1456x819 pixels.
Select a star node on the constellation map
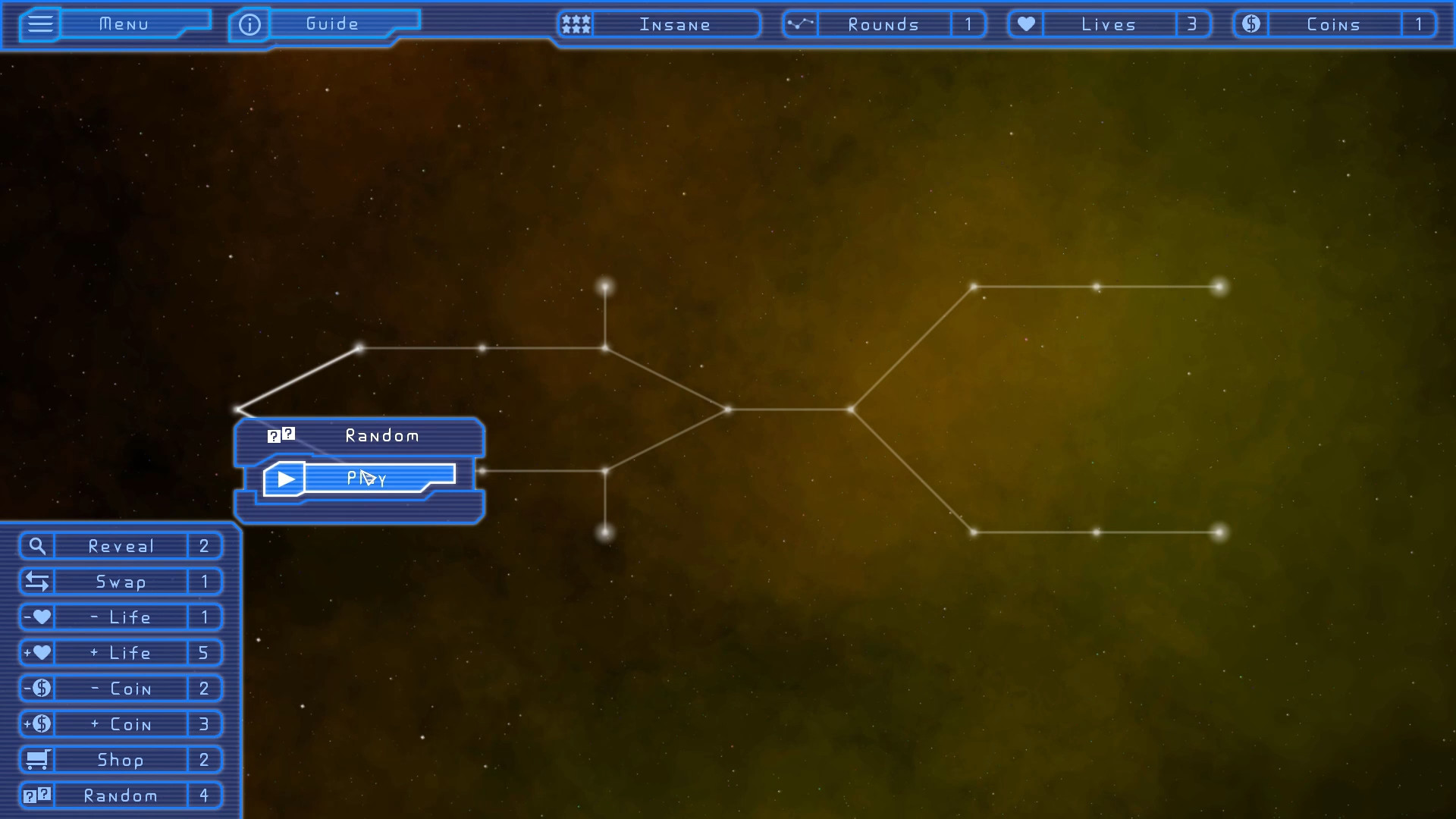point(604,287)
